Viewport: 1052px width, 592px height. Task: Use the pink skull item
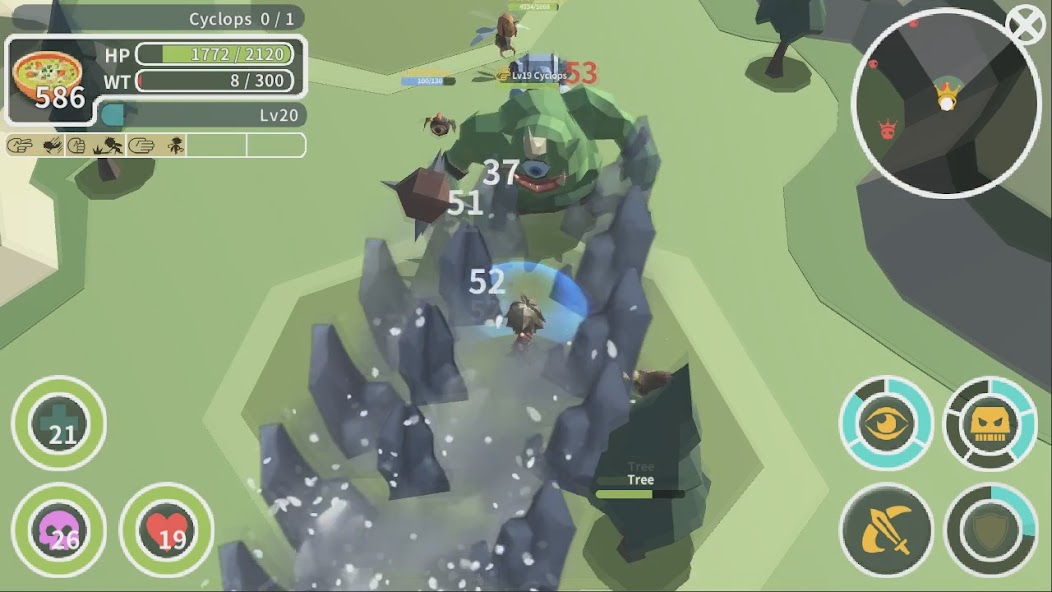[x=59, y=530]
